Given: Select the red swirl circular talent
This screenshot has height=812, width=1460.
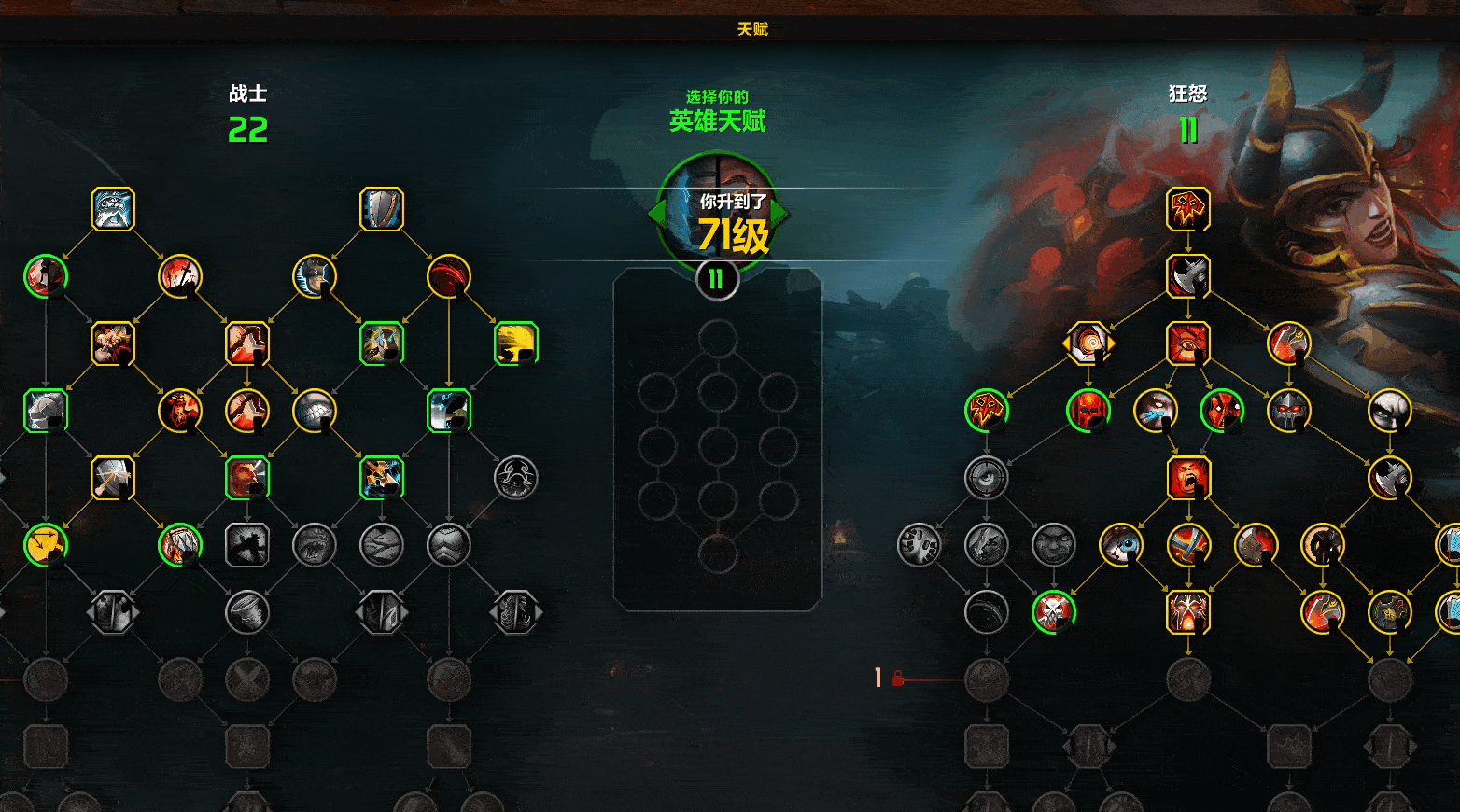Looking at the screenshot, I should pyautogui.click(x=449, y=276).
